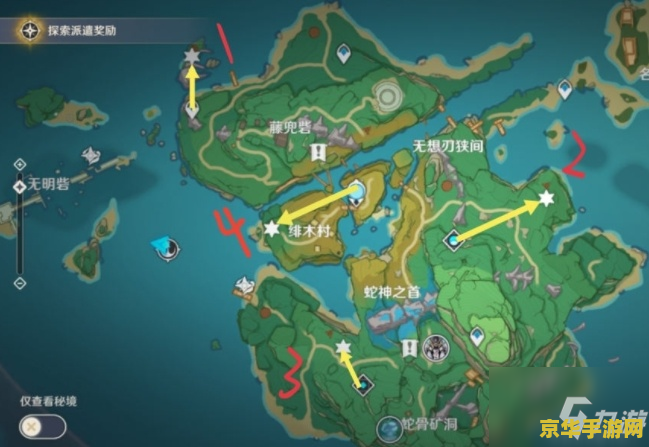The height and width of the screenshot is (447, 649).
Task: Toggle the 仅查看秘境 domains-only switch
Action: (38, 426)
